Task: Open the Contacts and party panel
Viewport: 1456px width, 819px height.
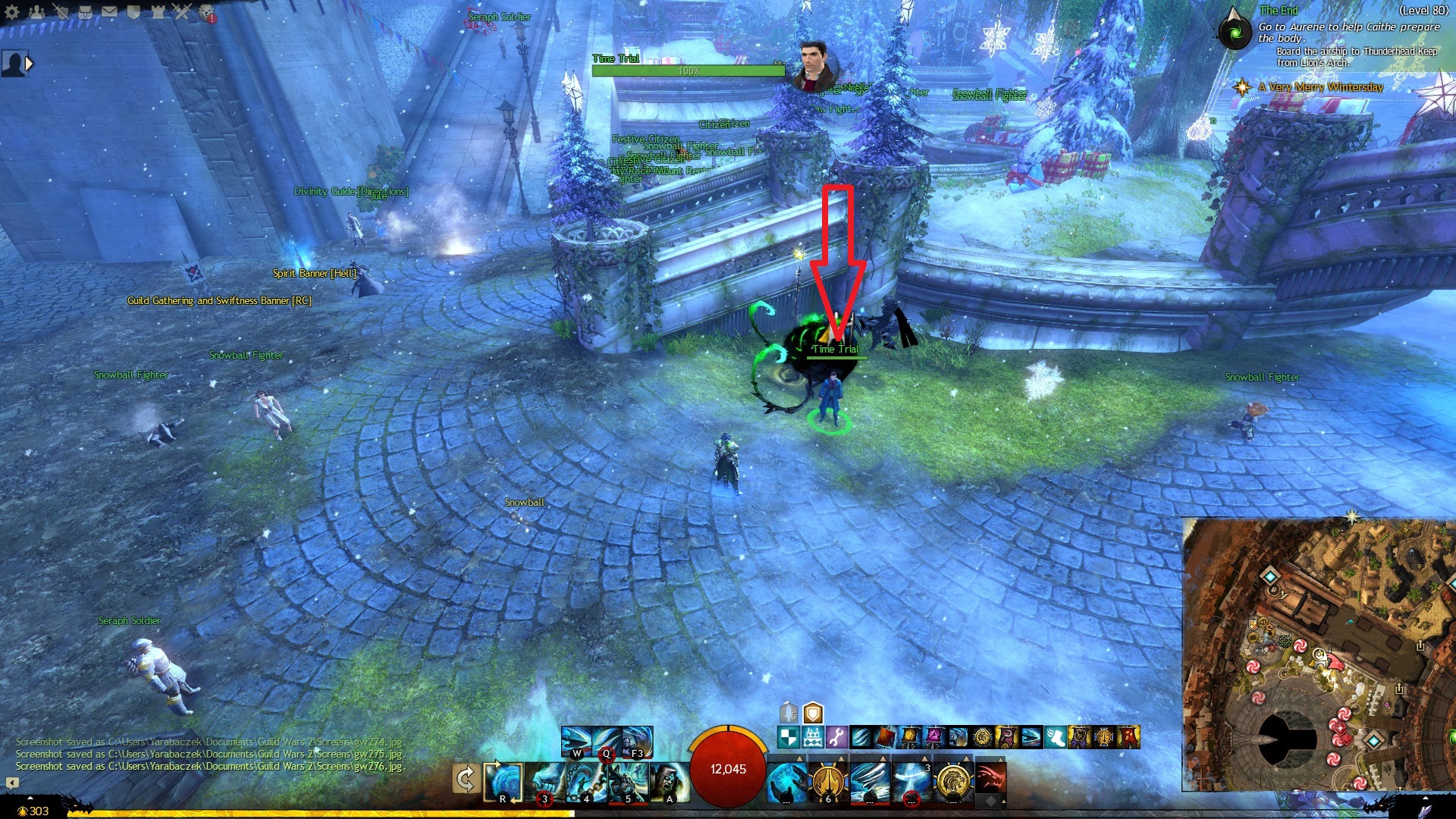Action: (36, 11)
